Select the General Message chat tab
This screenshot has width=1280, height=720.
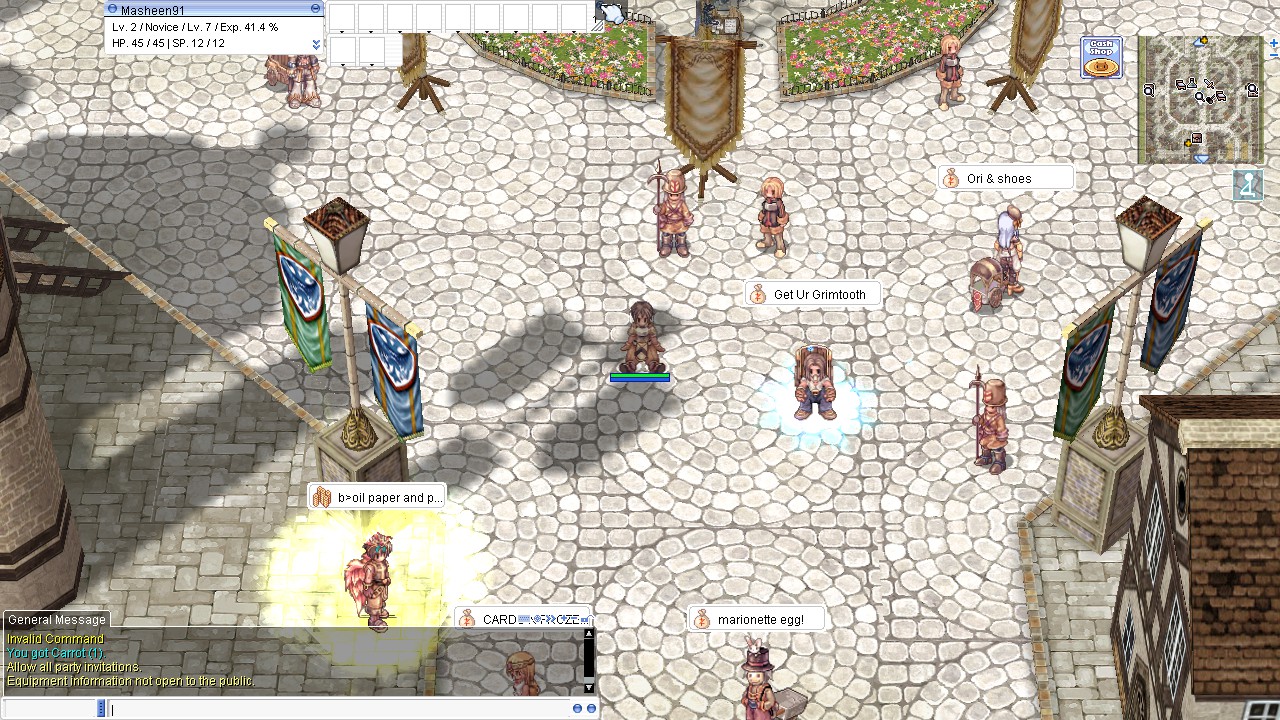click(x=55, y=620)
